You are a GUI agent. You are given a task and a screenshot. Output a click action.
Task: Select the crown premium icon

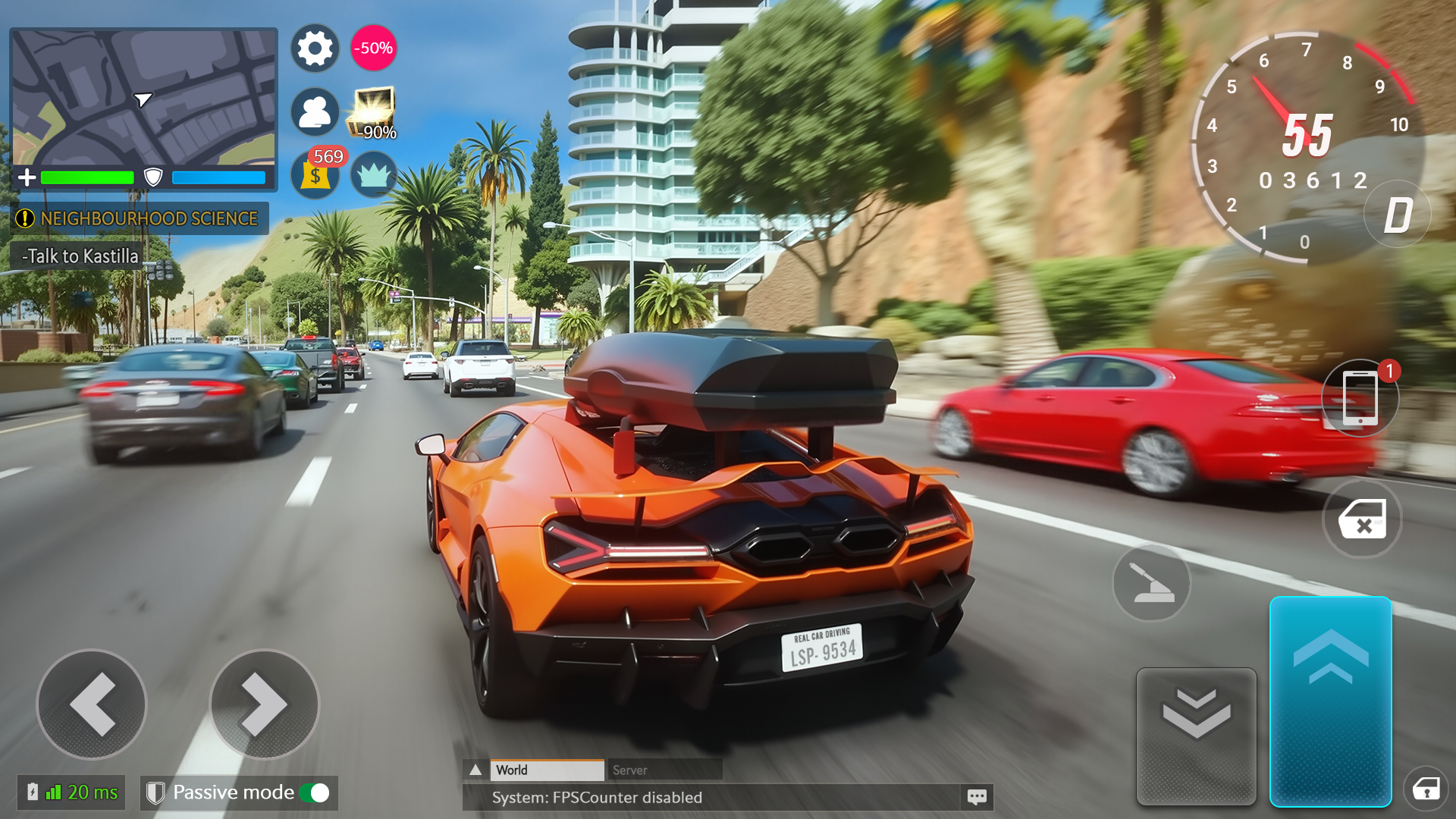coord(375,175)
